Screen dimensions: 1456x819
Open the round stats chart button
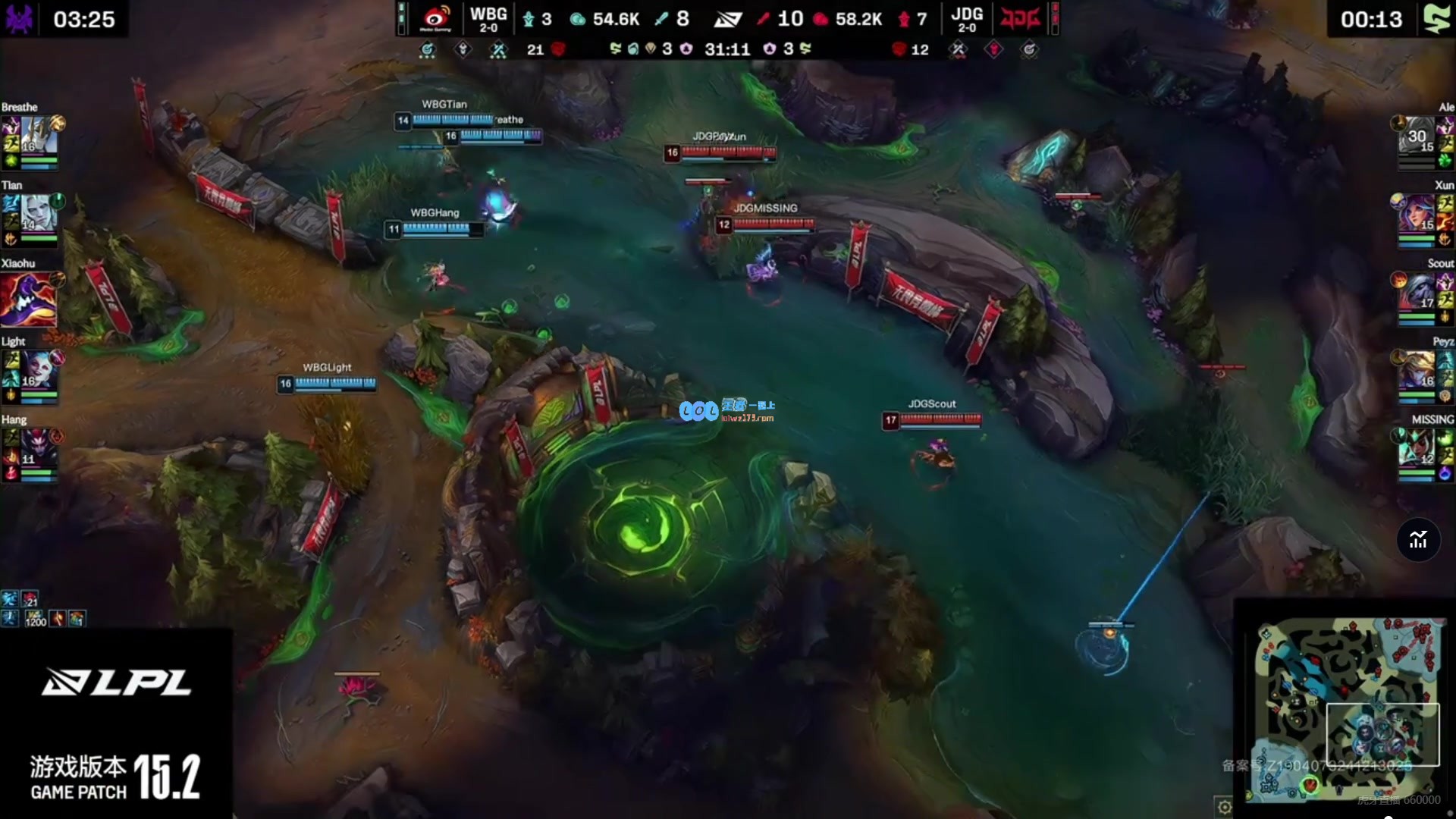click(1418, 540)
